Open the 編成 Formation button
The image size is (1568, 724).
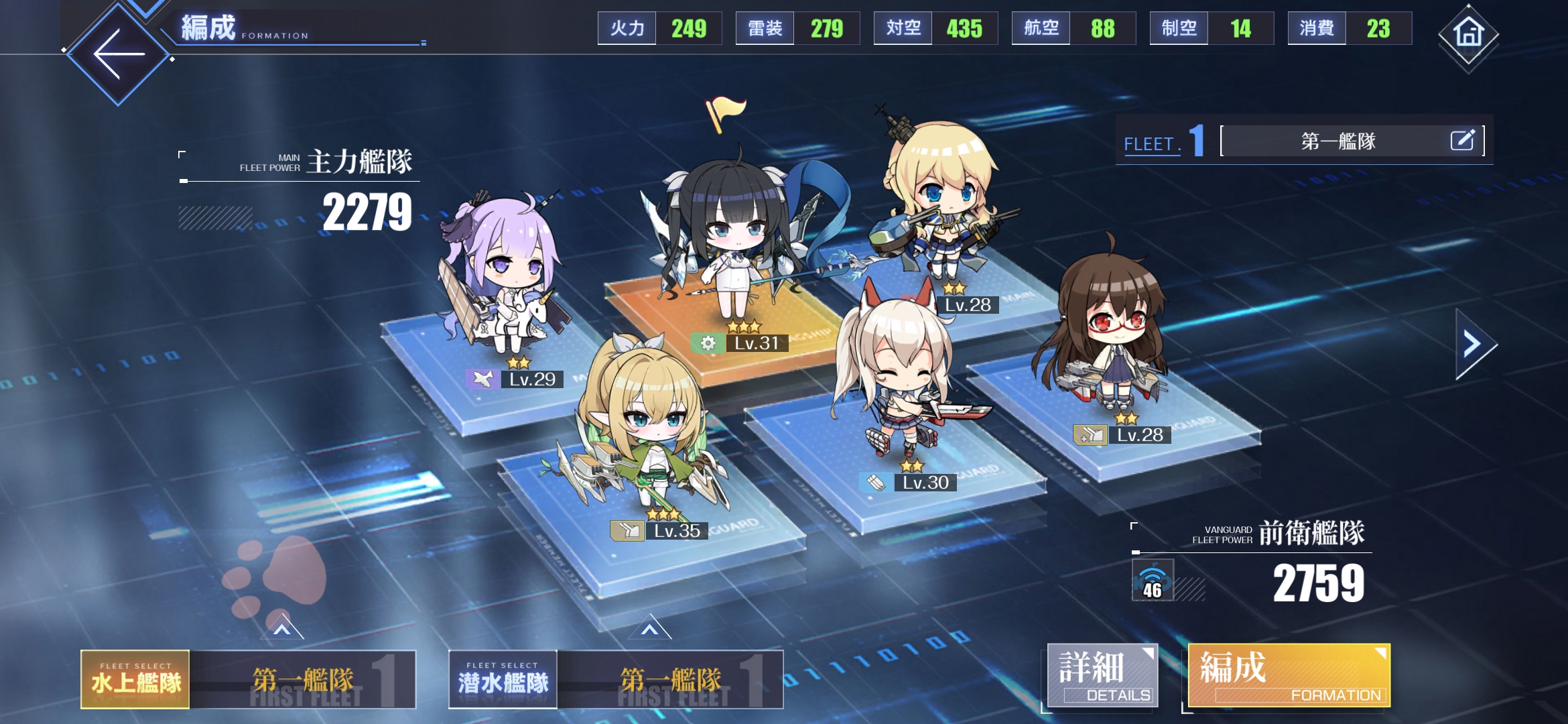[x=1288, y=676]
